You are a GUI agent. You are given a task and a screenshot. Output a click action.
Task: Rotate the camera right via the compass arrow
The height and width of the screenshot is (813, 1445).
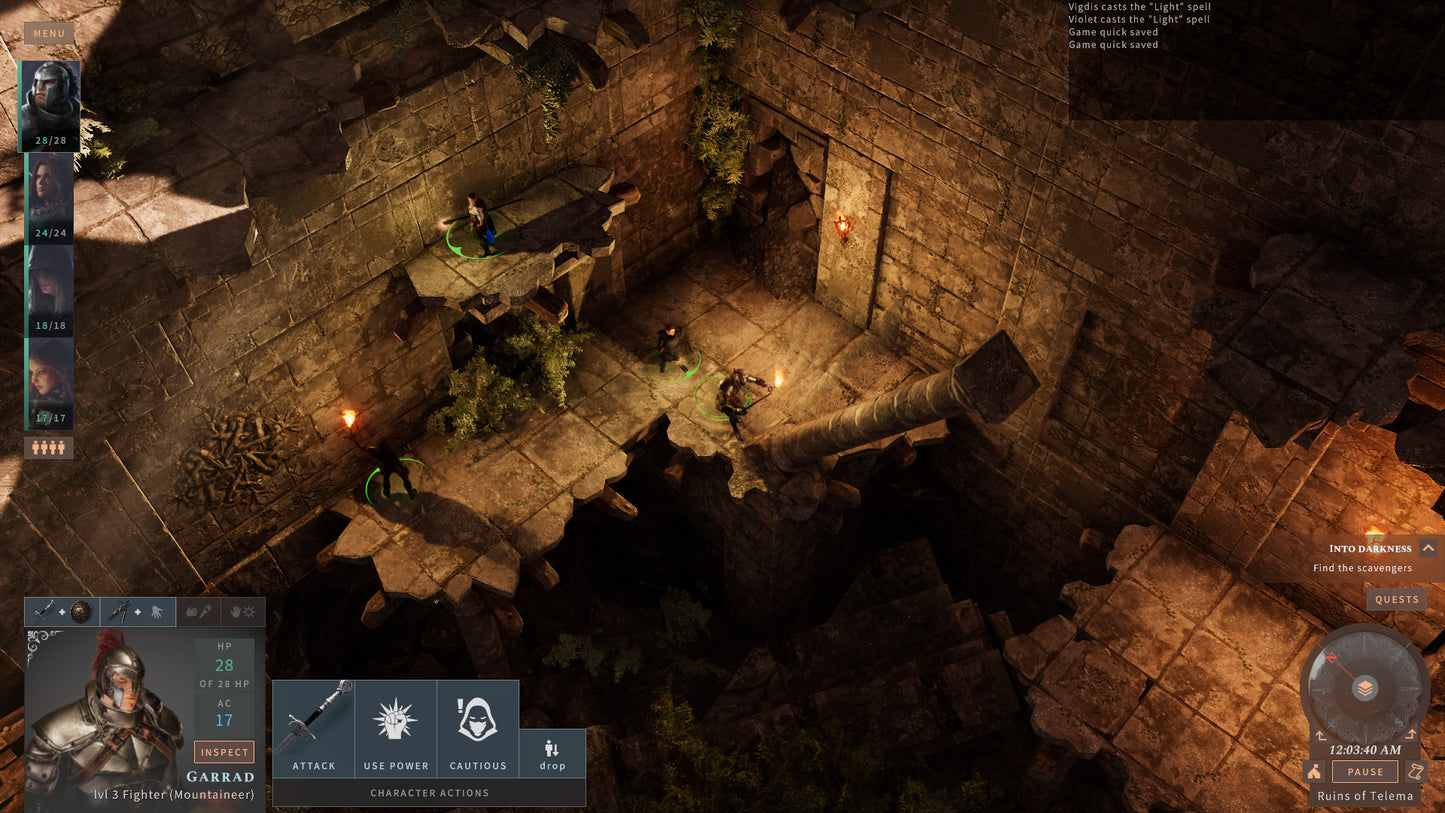(1411, 733)
